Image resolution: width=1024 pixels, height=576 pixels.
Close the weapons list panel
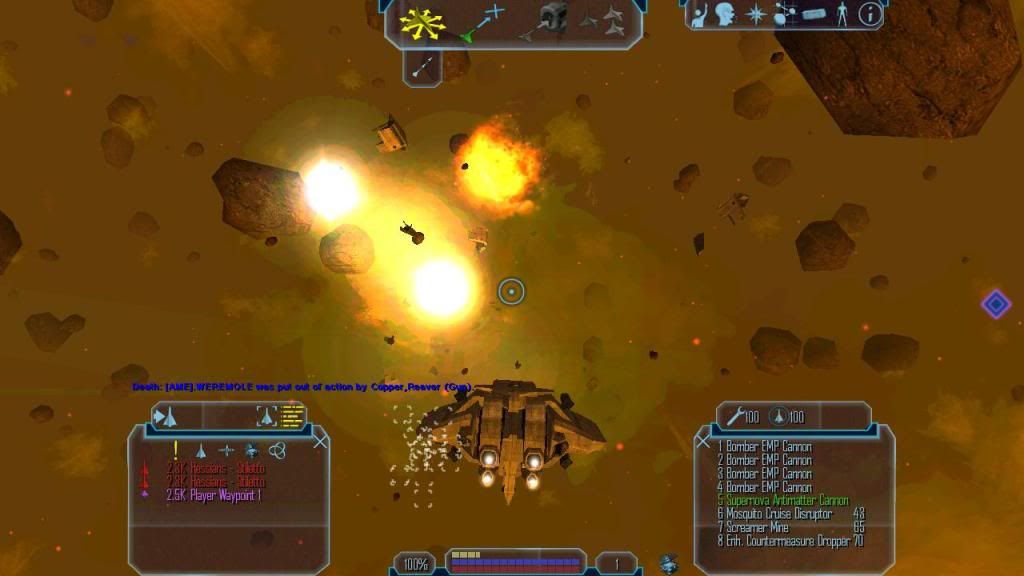click(x=703, y=440)
